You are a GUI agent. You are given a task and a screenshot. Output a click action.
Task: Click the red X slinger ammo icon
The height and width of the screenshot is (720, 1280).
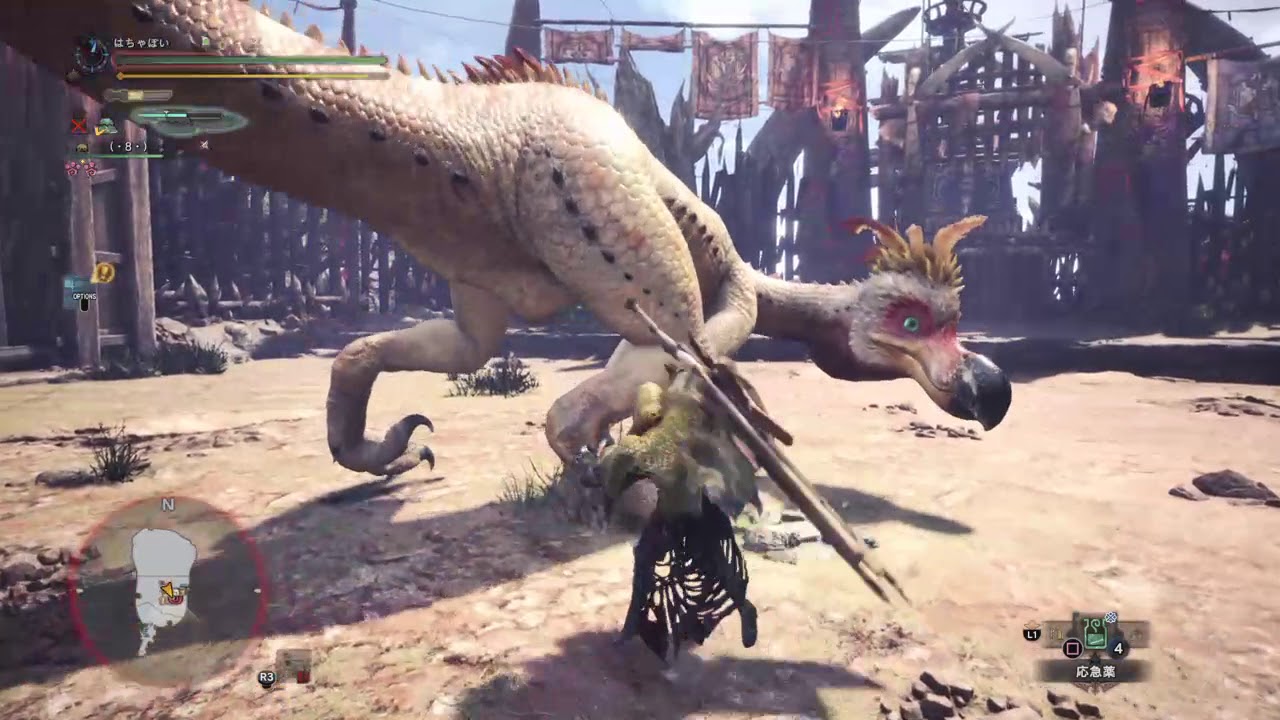pyautogui.click(x=77, y=127)
